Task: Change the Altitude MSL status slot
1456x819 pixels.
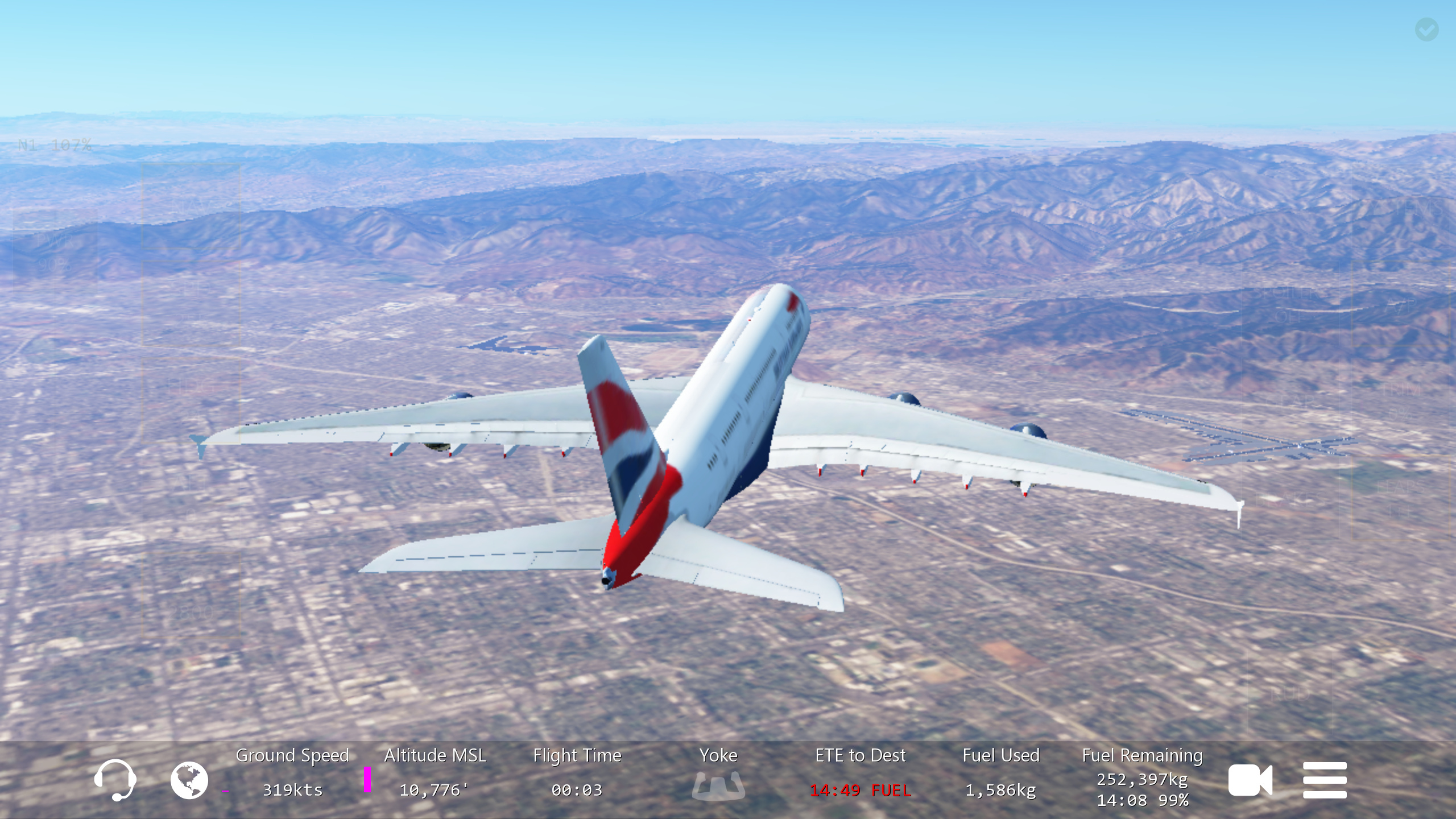Action: coord(435,772)
